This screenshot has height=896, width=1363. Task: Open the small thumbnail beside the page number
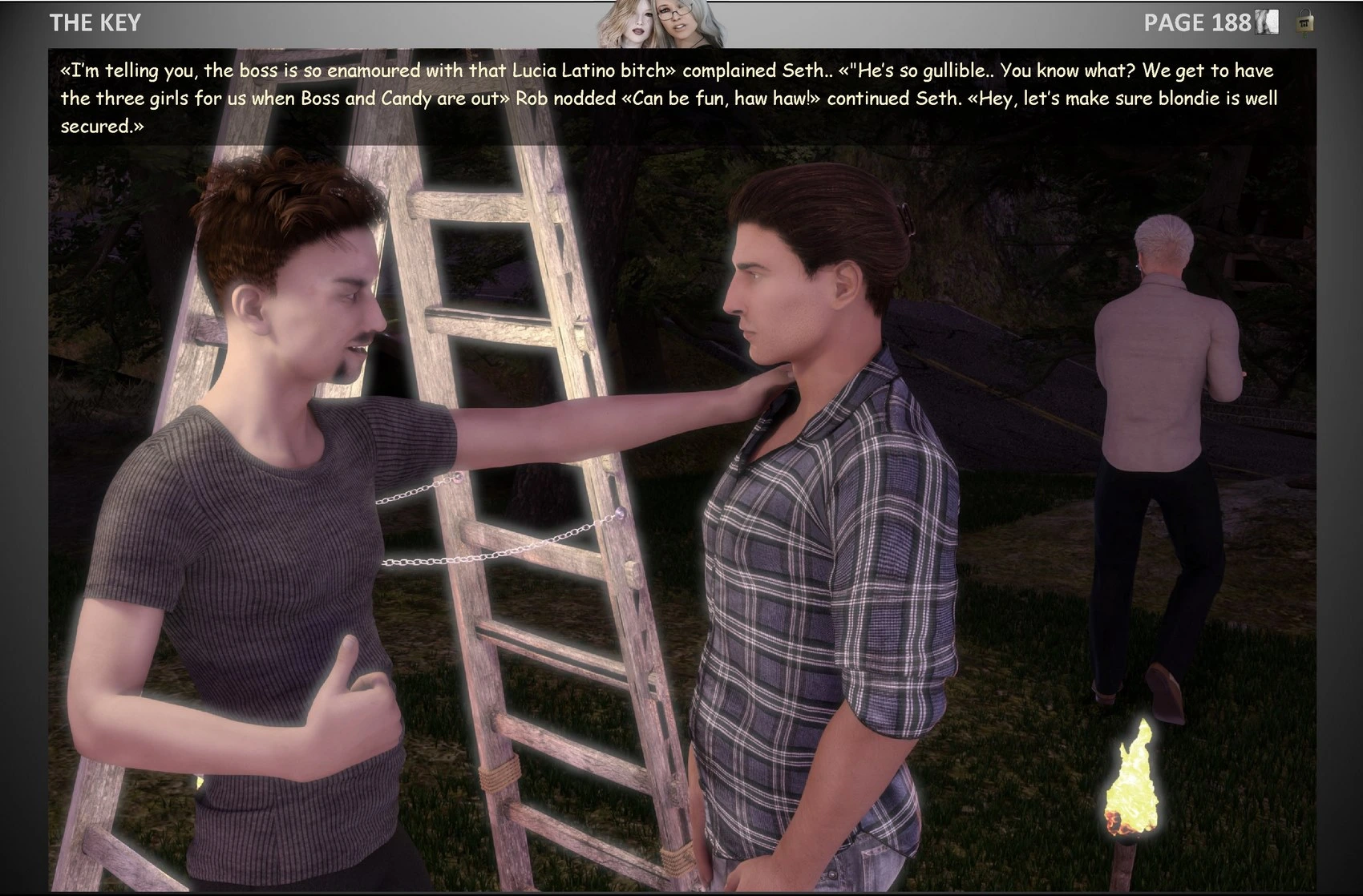click(x=1268, y=22)
